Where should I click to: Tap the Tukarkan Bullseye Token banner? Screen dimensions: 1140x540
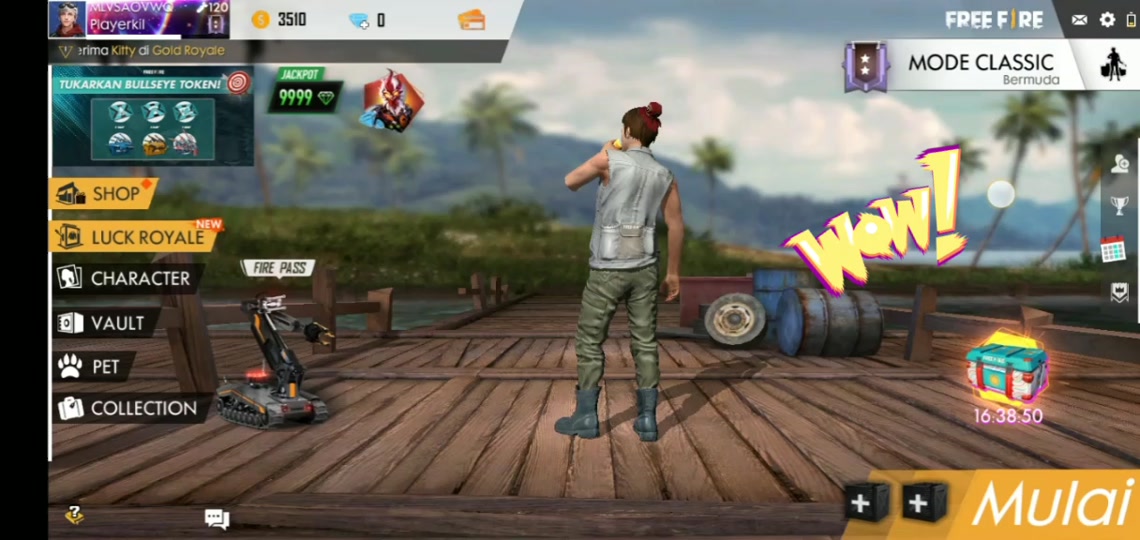152,115
